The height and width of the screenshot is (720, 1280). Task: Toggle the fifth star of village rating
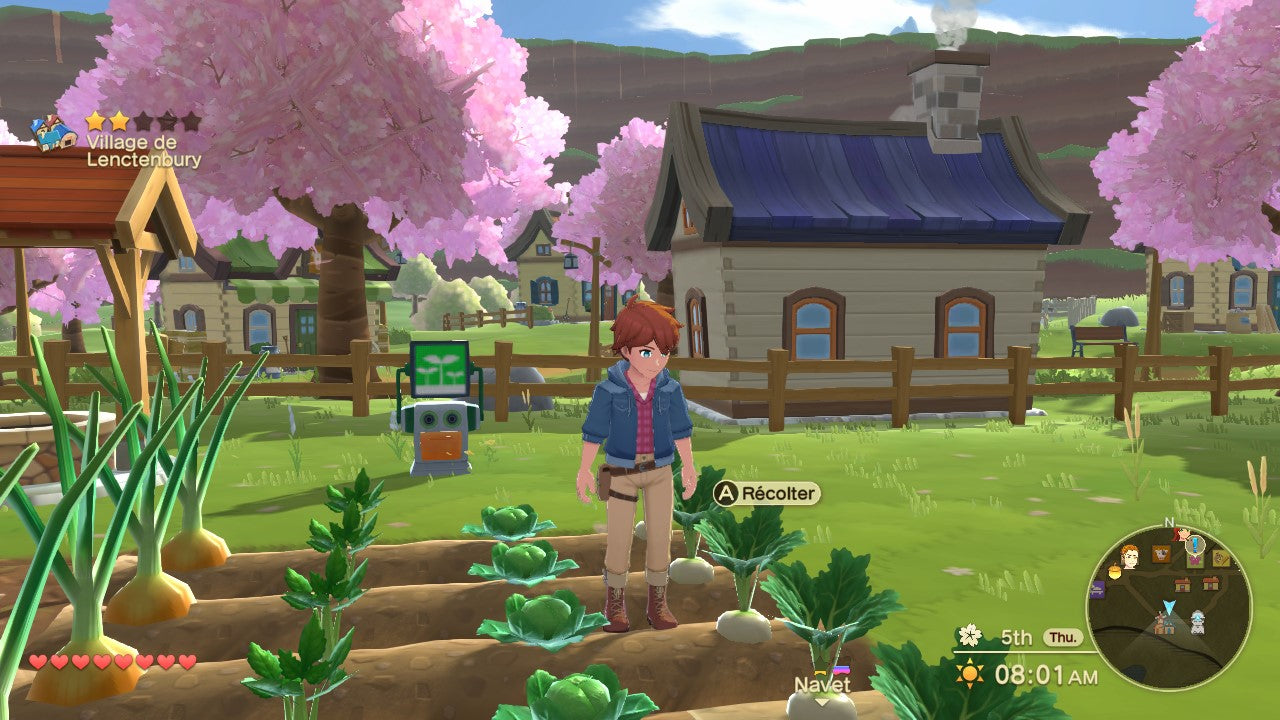point(190,120)
